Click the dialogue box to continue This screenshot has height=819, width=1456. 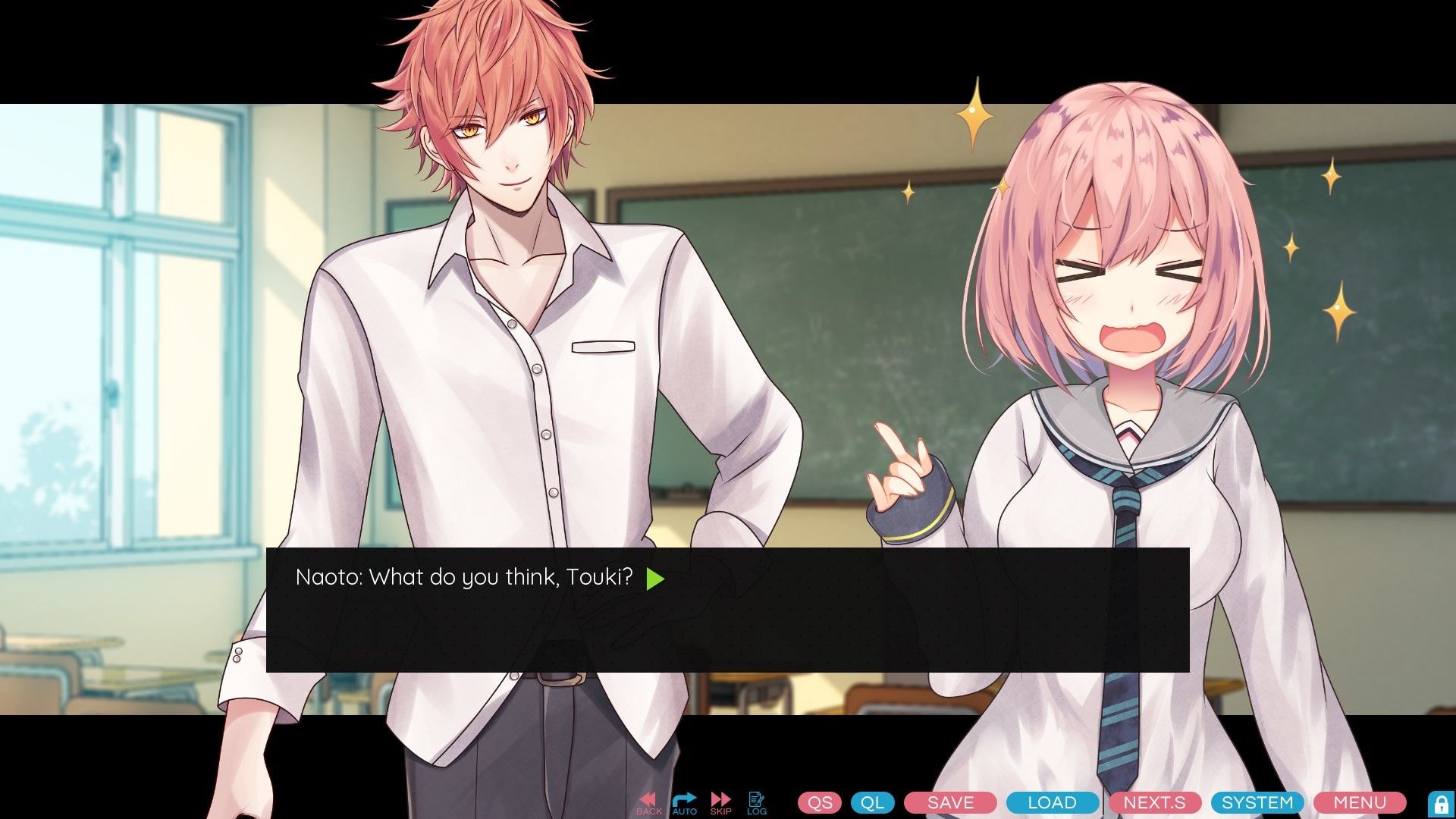(728, 629)
